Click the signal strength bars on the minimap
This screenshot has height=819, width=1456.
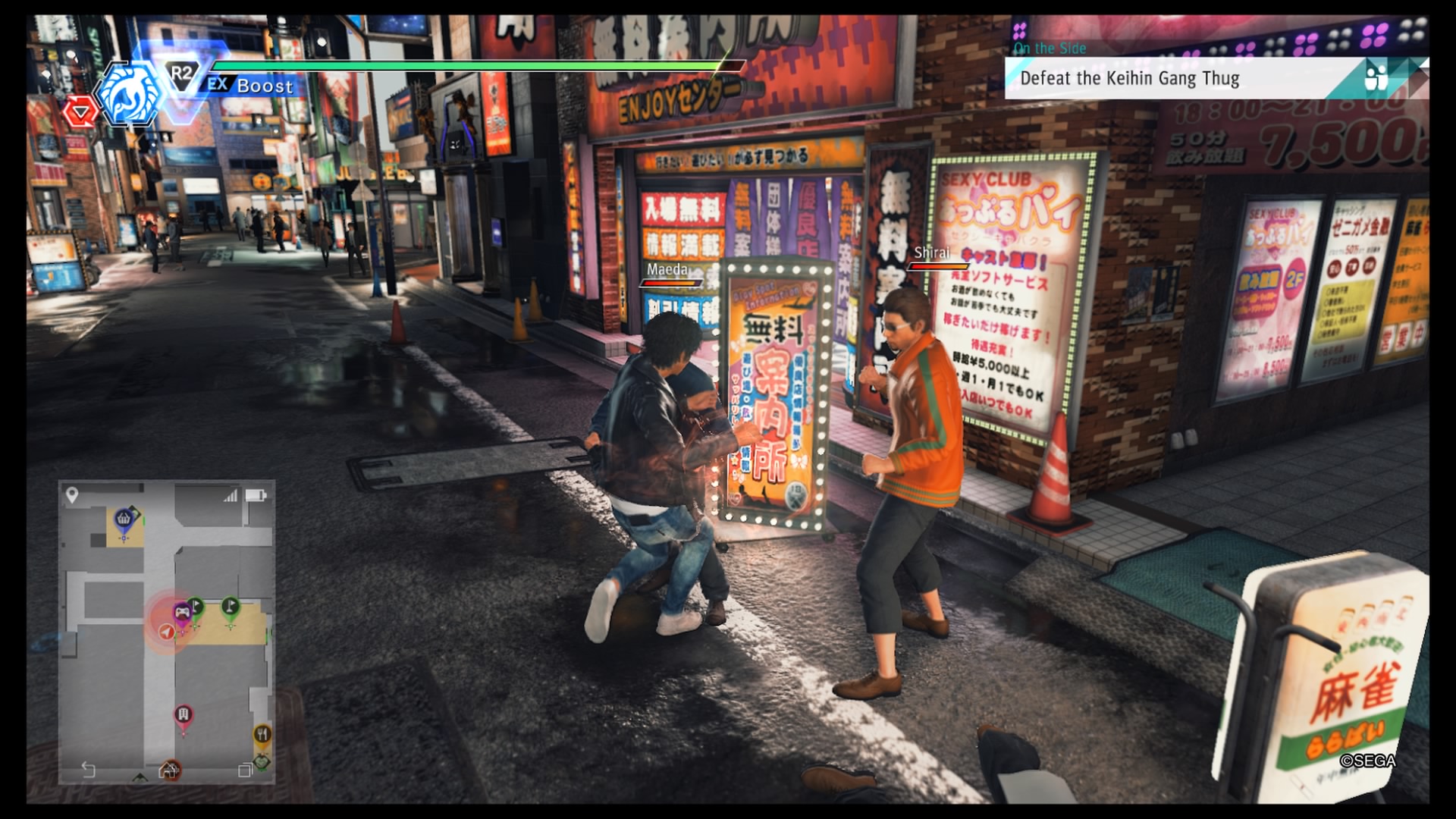point(230,496)
